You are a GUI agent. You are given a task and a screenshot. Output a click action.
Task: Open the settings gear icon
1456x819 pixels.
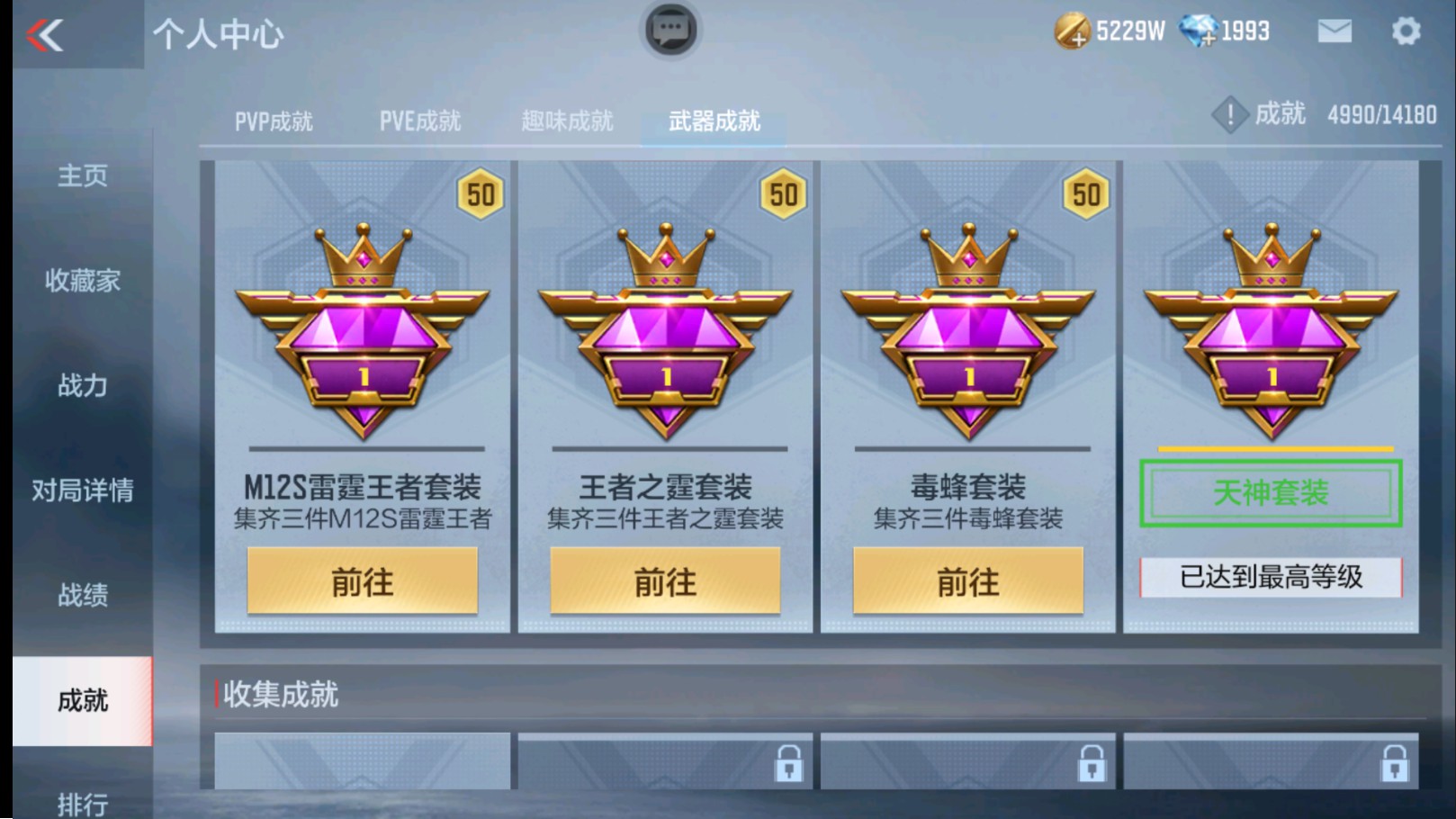pos(1407,30)
